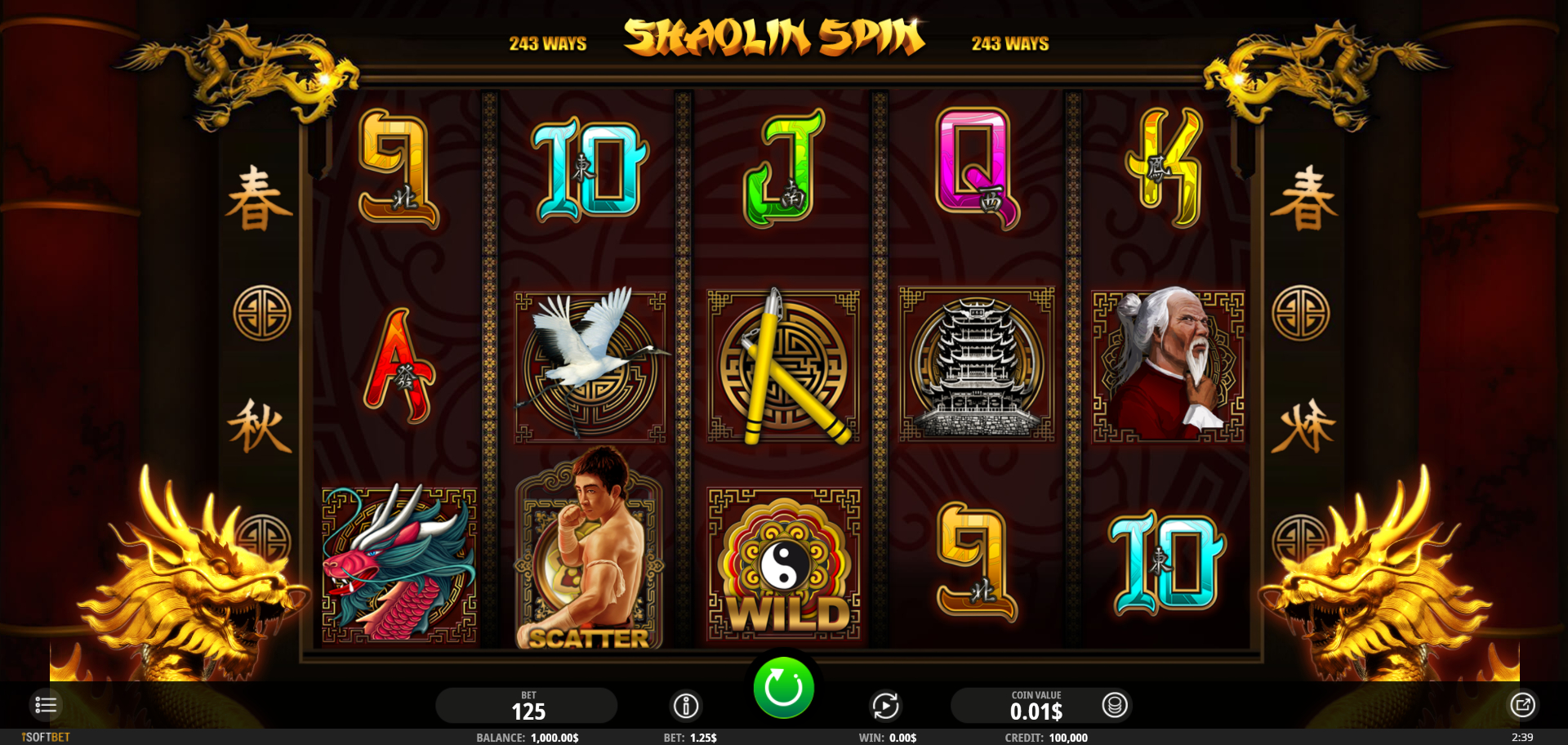
Task: Show the paytable info
Action: pyautogui.click(x=686, y=705)
